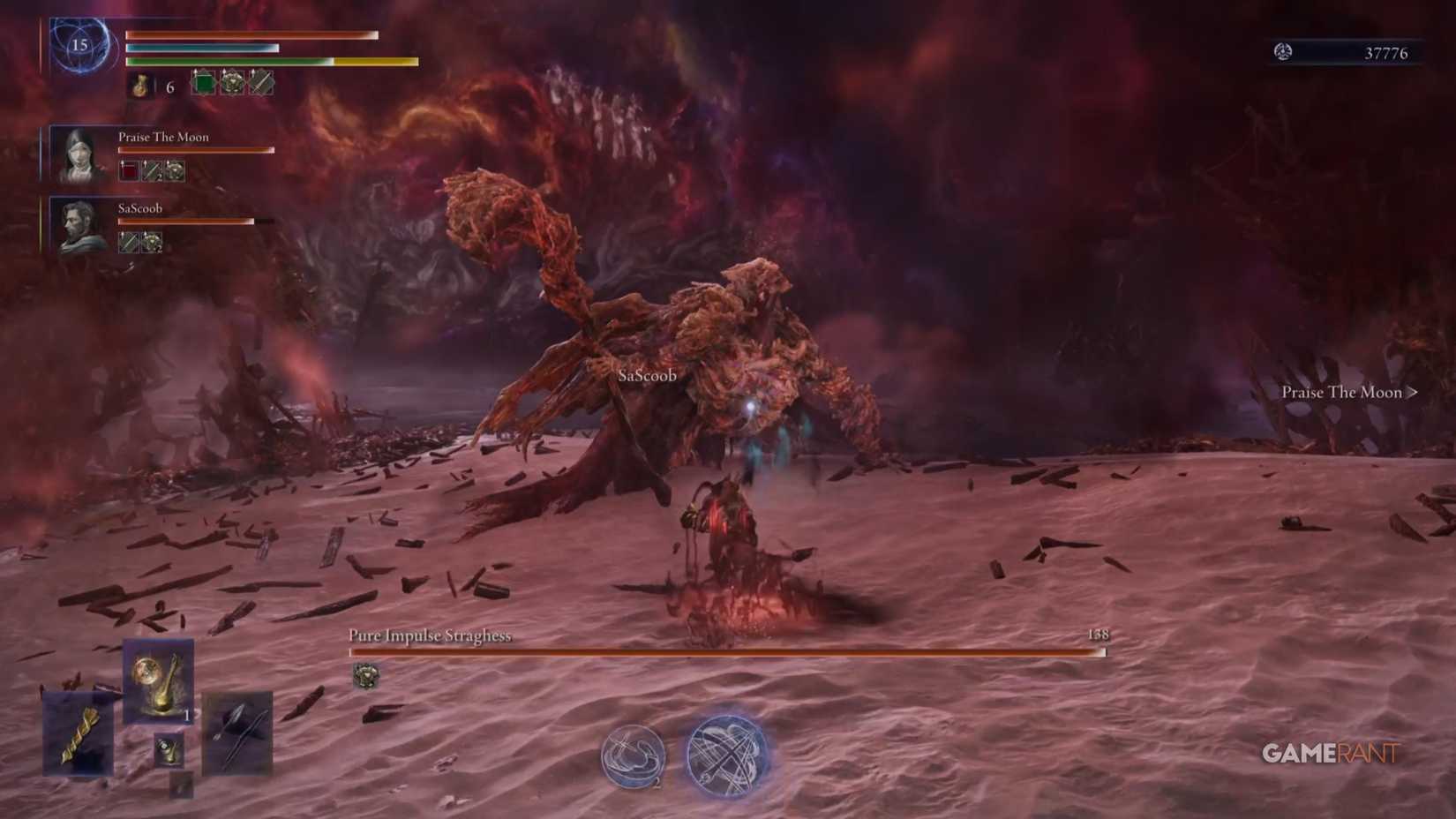Toggle the green square buff icon
This screenshot has height=819, width=1456.
pos(203,83)
